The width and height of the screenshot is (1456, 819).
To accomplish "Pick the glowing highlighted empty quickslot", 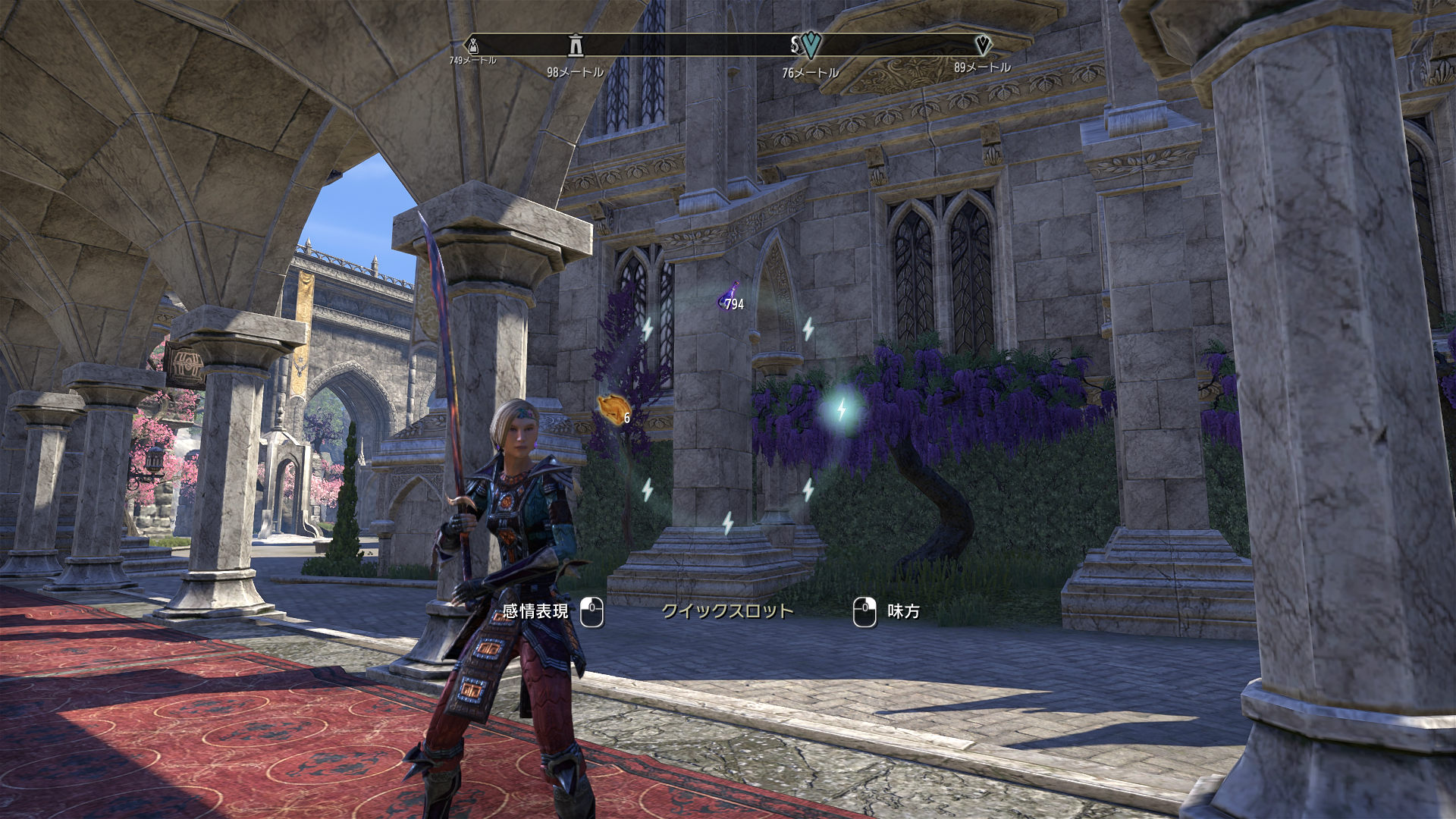I will click(x=841, y=410).
